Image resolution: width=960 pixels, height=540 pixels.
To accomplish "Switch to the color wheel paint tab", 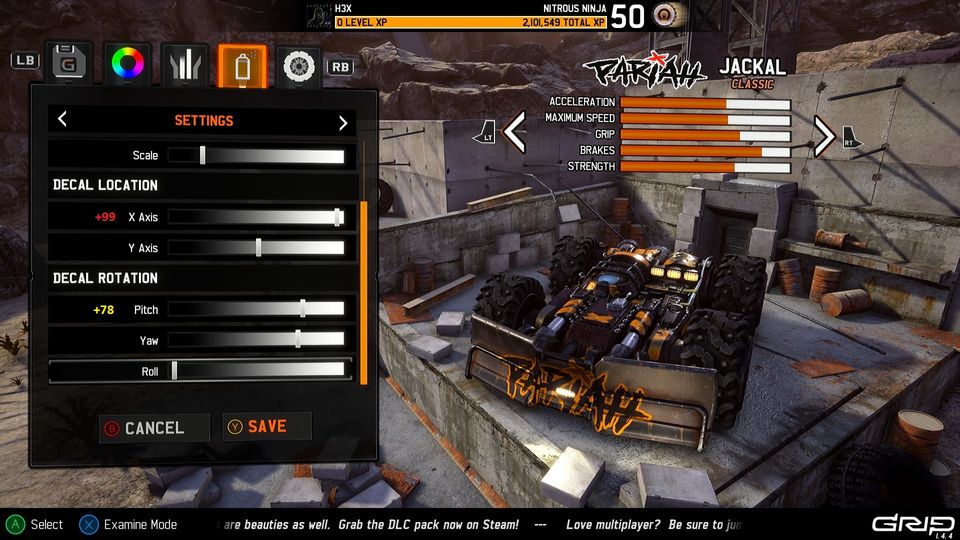I will pyautogui.click(x=128, y=63).
